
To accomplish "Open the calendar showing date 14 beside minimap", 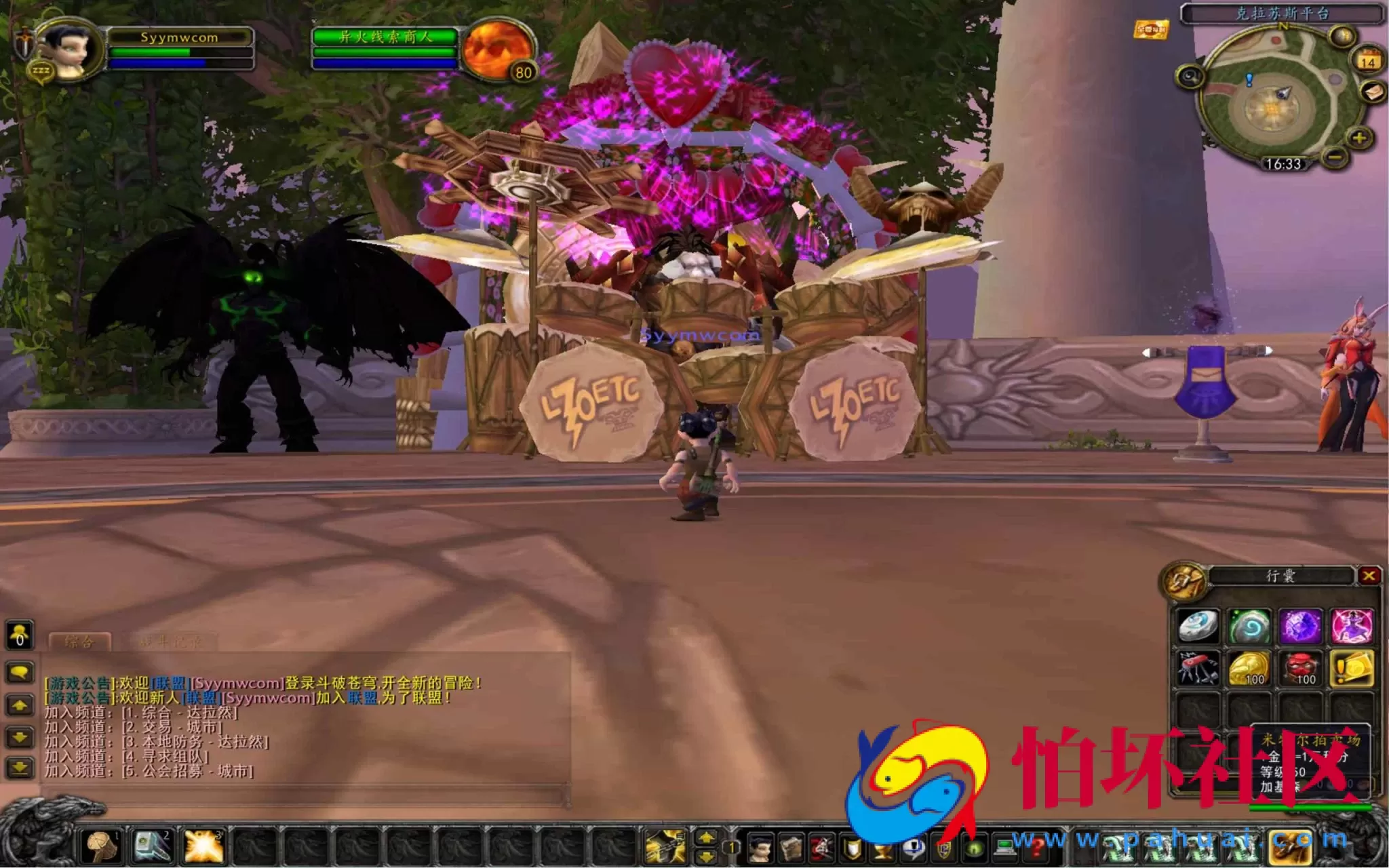I will 1369,60.
